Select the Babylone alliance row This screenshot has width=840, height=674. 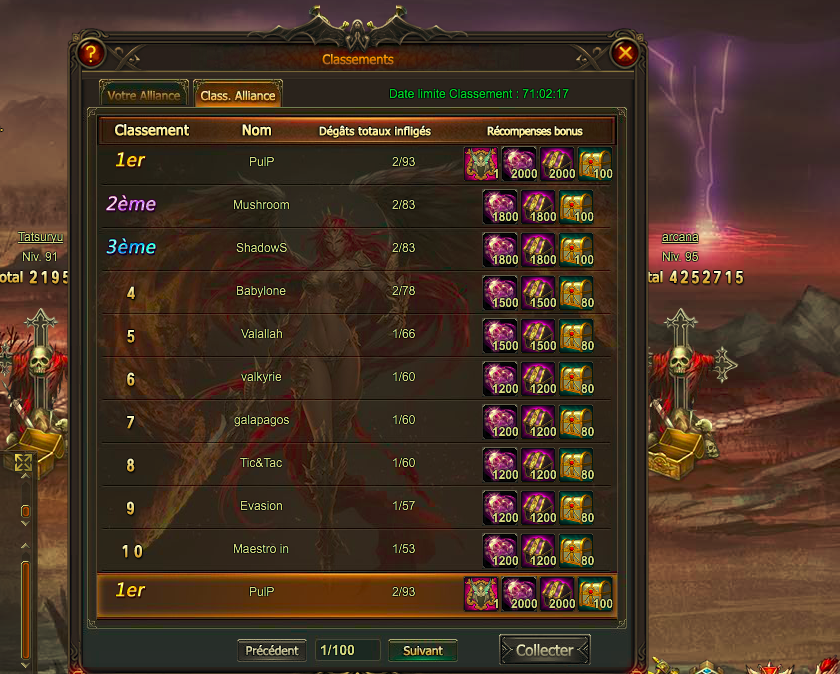tap(261, 291)
